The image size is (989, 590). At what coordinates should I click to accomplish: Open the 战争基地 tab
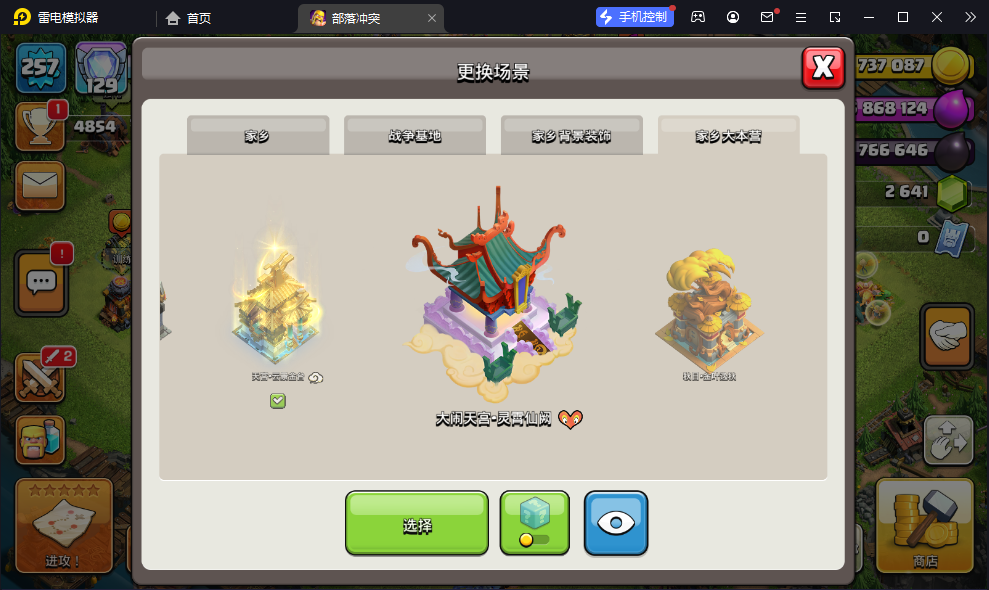point(415,135)
